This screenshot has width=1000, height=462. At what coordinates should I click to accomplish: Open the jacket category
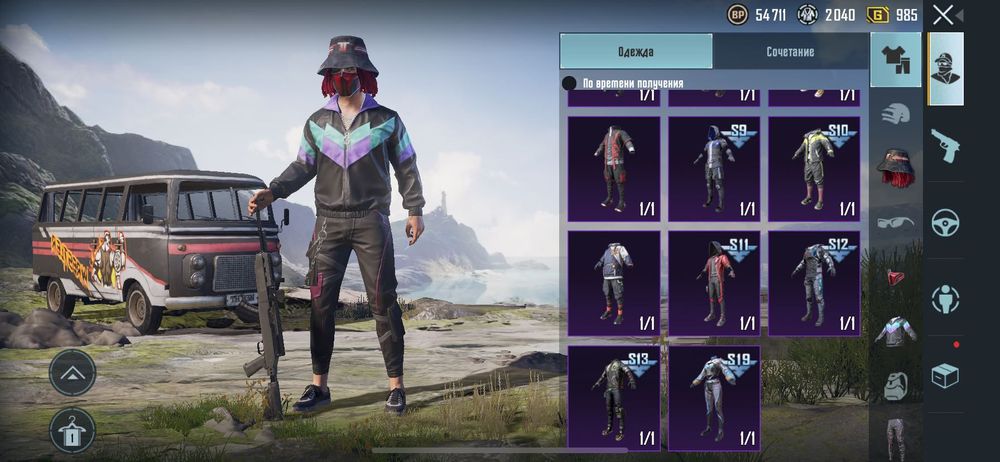pos(896,331)
